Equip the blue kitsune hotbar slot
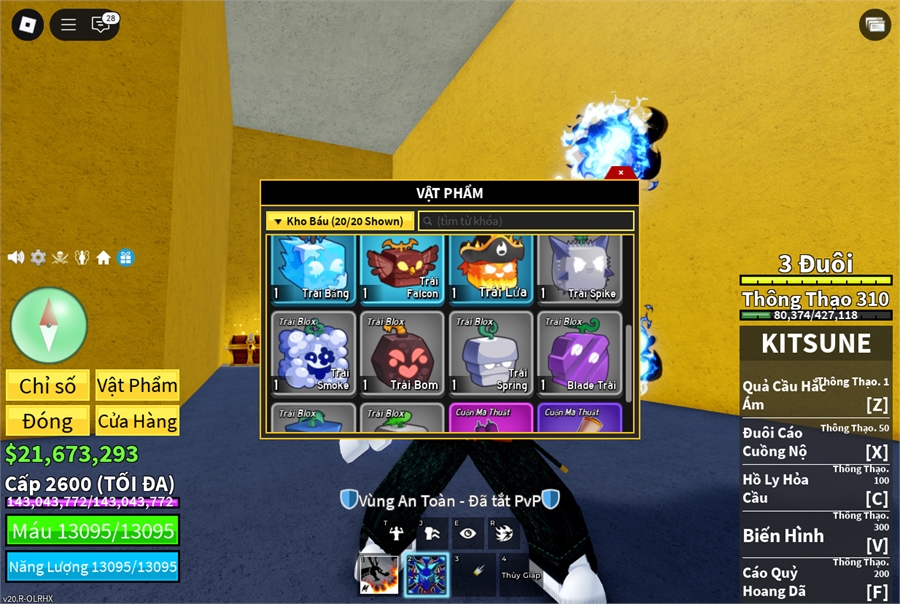Viewport: 900px width, 604px height. (x=425, y=576)
